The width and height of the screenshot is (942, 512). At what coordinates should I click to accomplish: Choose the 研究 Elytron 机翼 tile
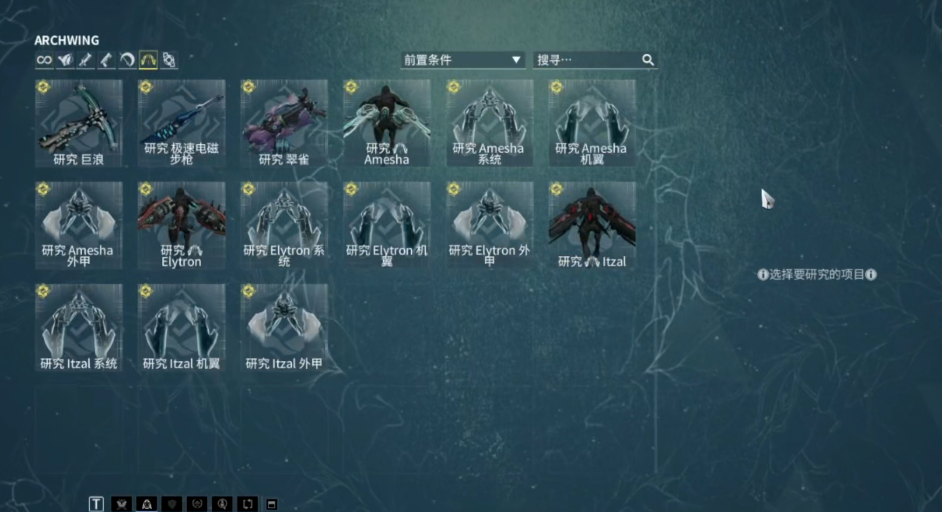pyautogui.click(x=387, y=225)
